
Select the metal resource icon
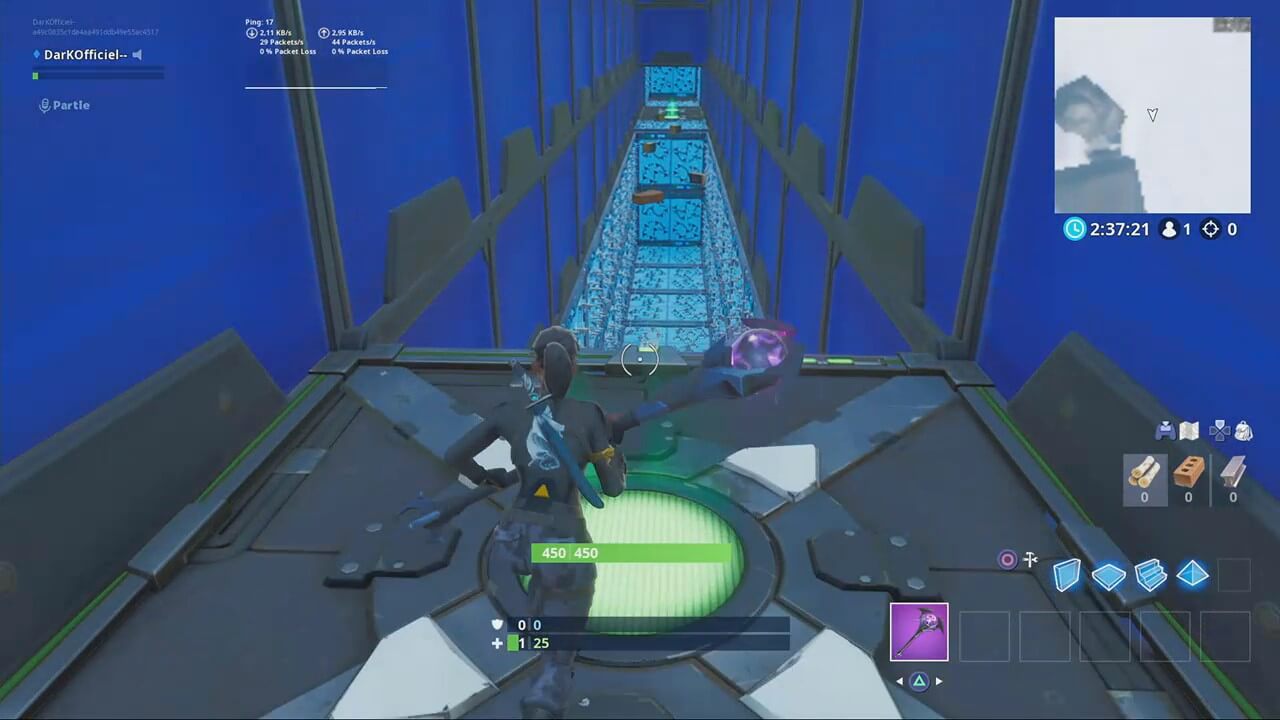pos(1232,472)
